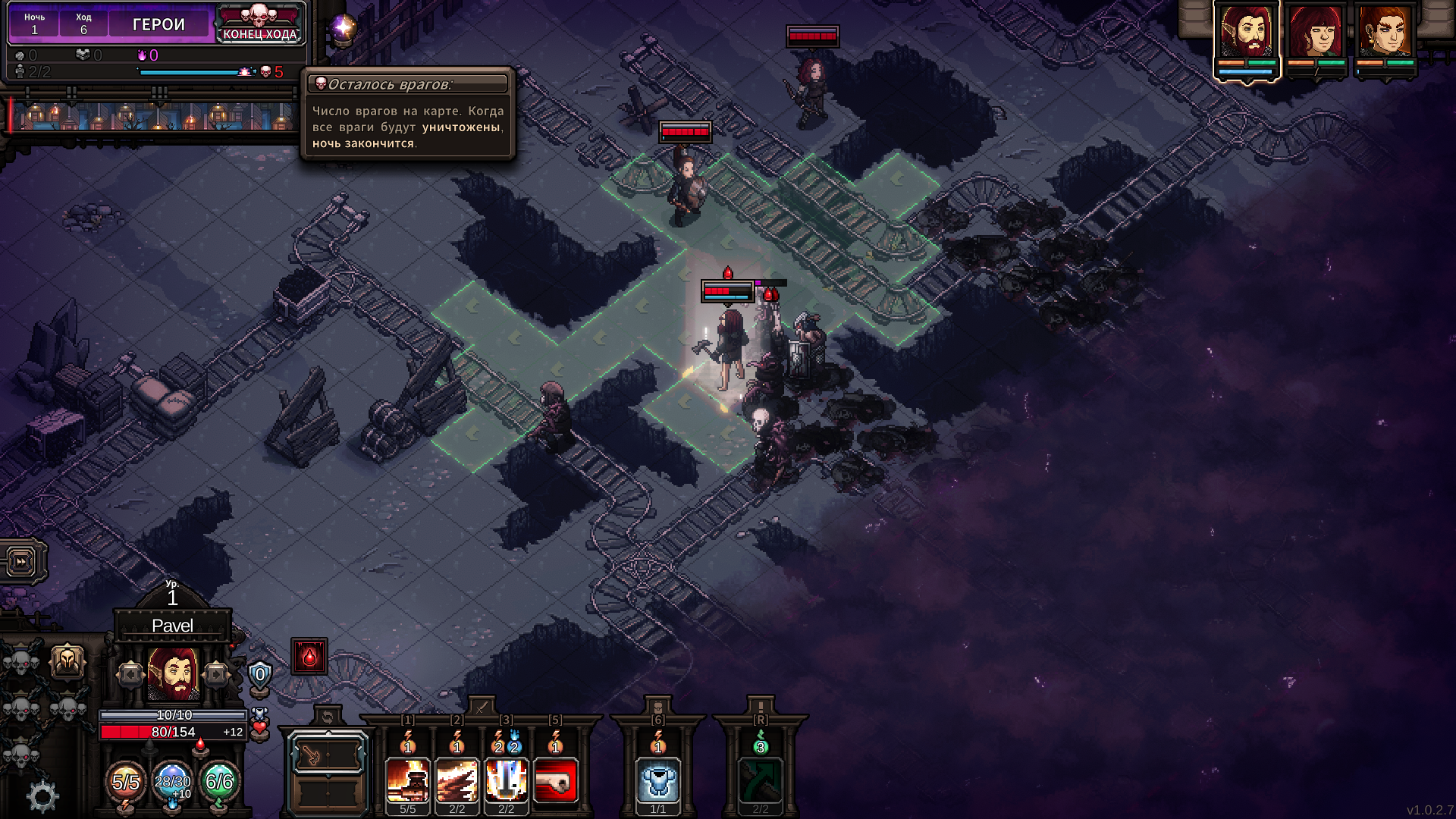1456x819 pixels.
Task: Click the red blood drop status icon
Action: click(309, 656)
